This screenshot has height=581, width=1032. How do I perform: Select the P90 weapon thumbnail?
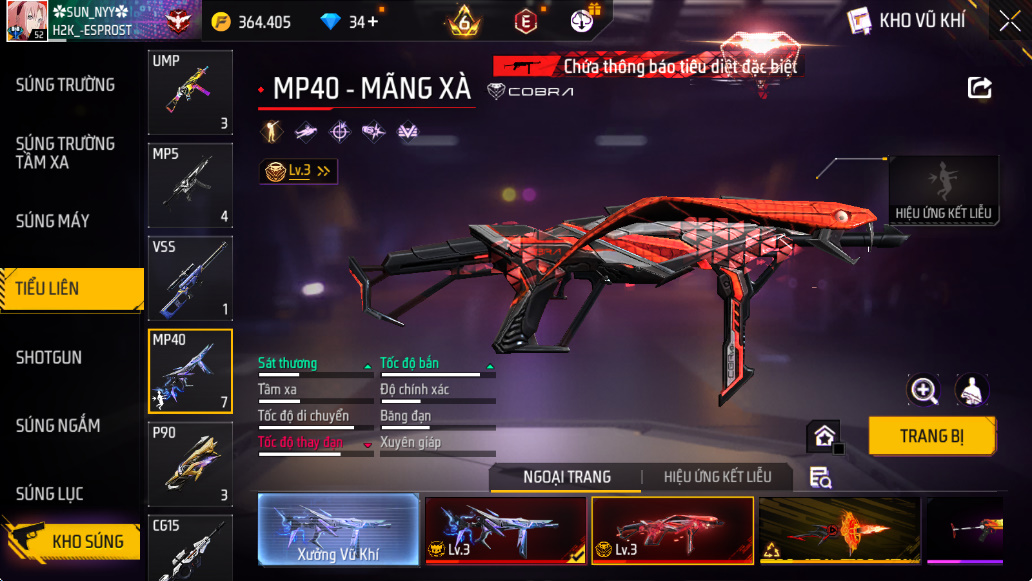pyautogui.click(x=190, y=464)
